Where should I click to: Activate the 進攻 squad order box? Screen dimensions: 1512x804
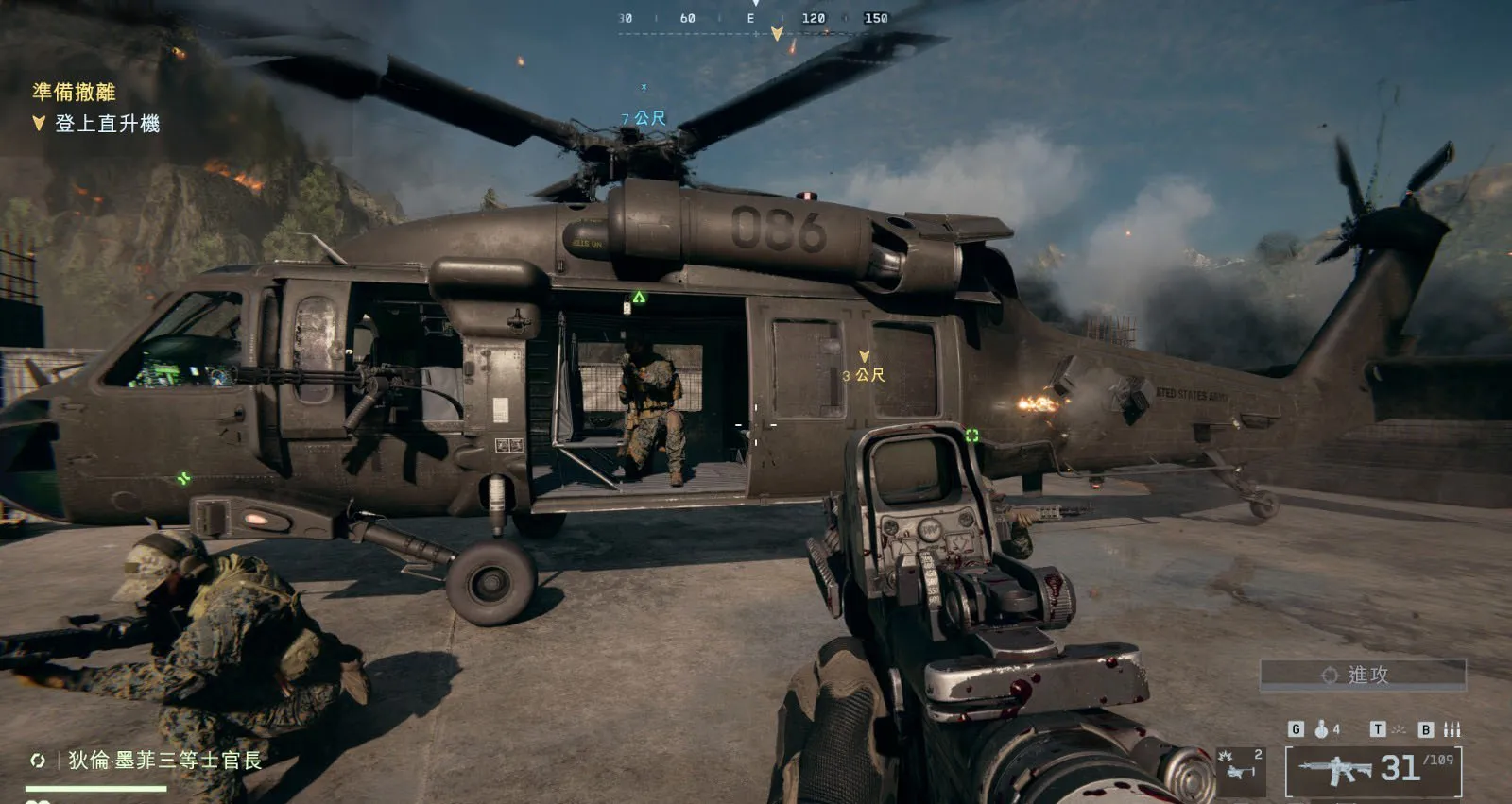point(1363,675)
